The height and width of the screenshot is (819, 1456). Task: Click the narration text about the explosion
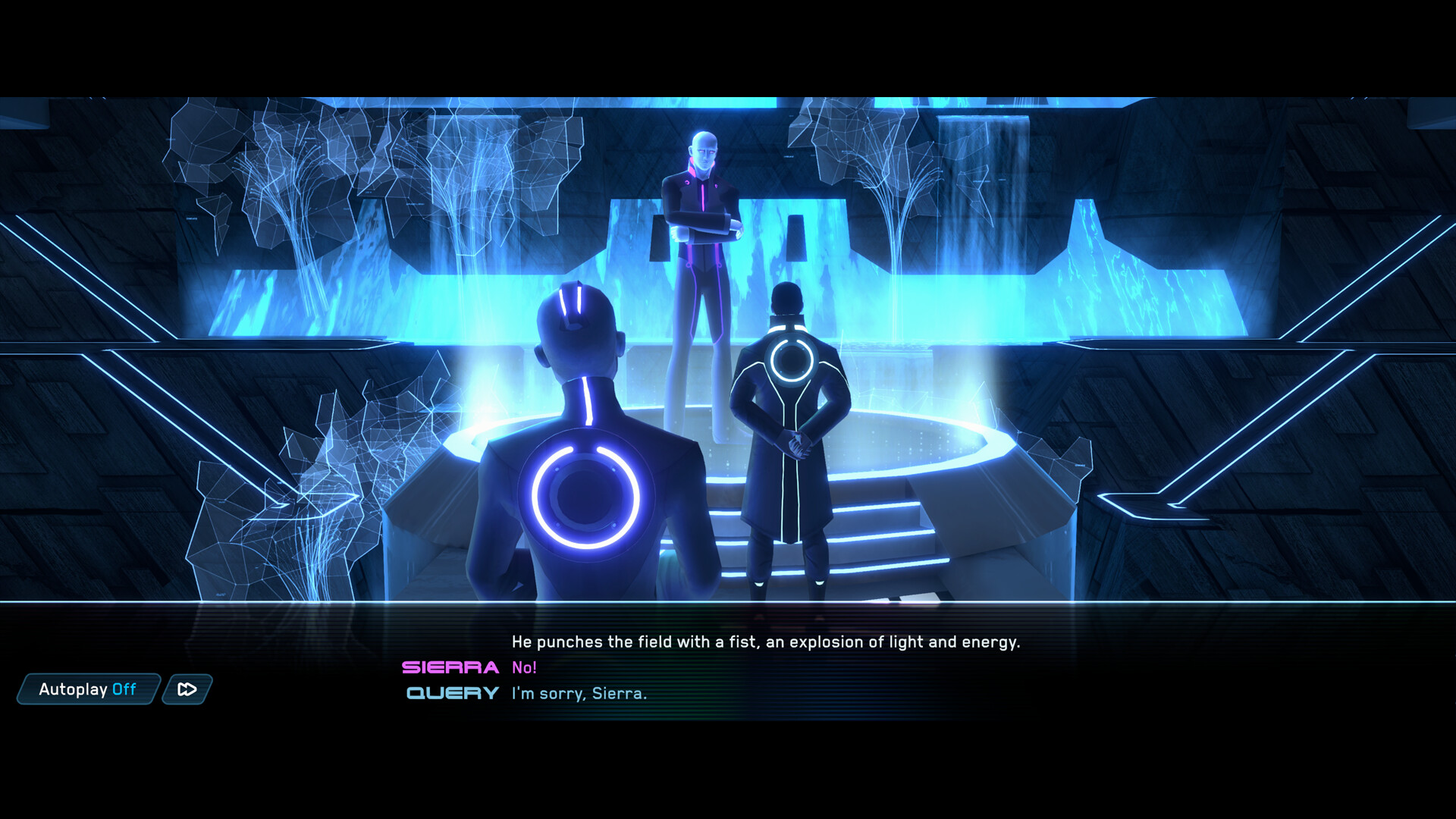pyautogui.click(x=766, y=642)
